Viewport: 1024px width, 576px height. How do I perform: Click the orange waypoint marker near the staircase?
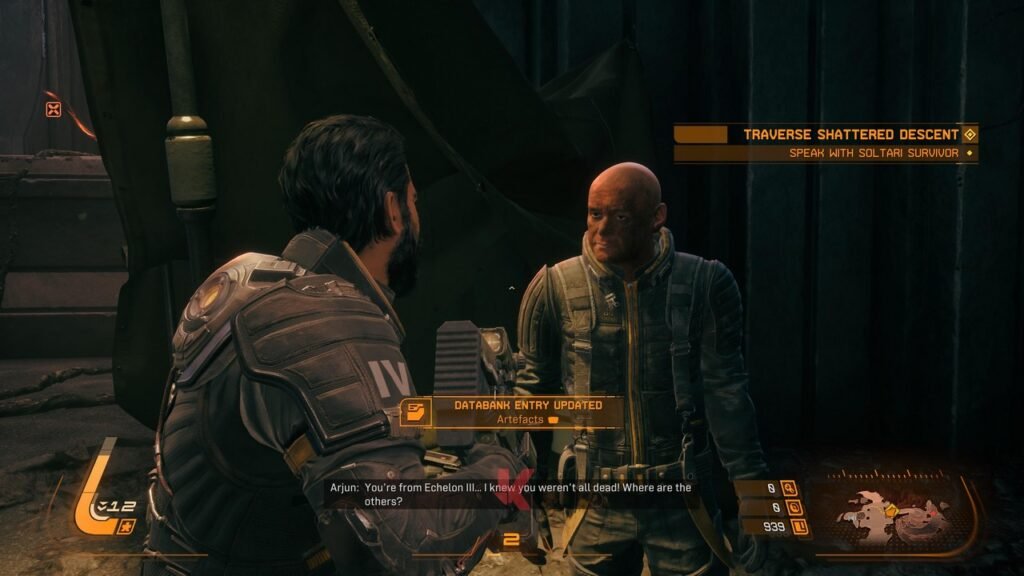(x=53, y=109)
